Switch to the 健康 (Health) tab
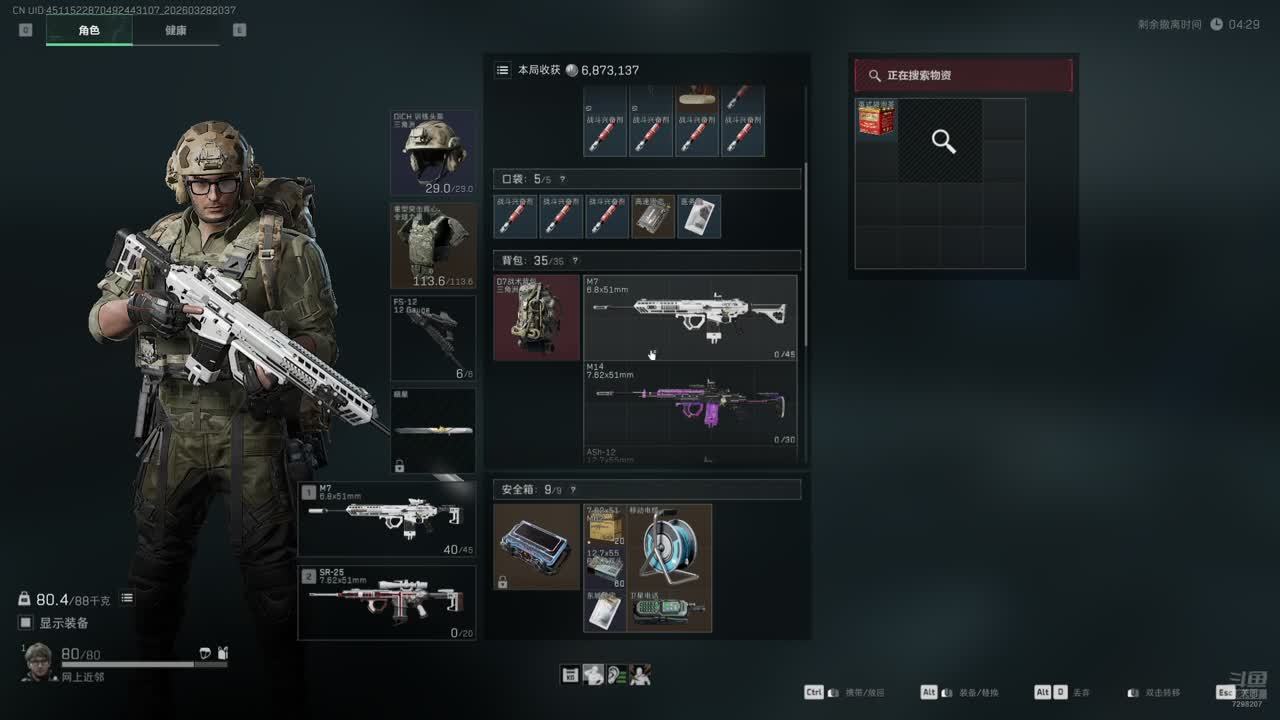The height and width of the screenshot is (720, 1280). (175, 30)
